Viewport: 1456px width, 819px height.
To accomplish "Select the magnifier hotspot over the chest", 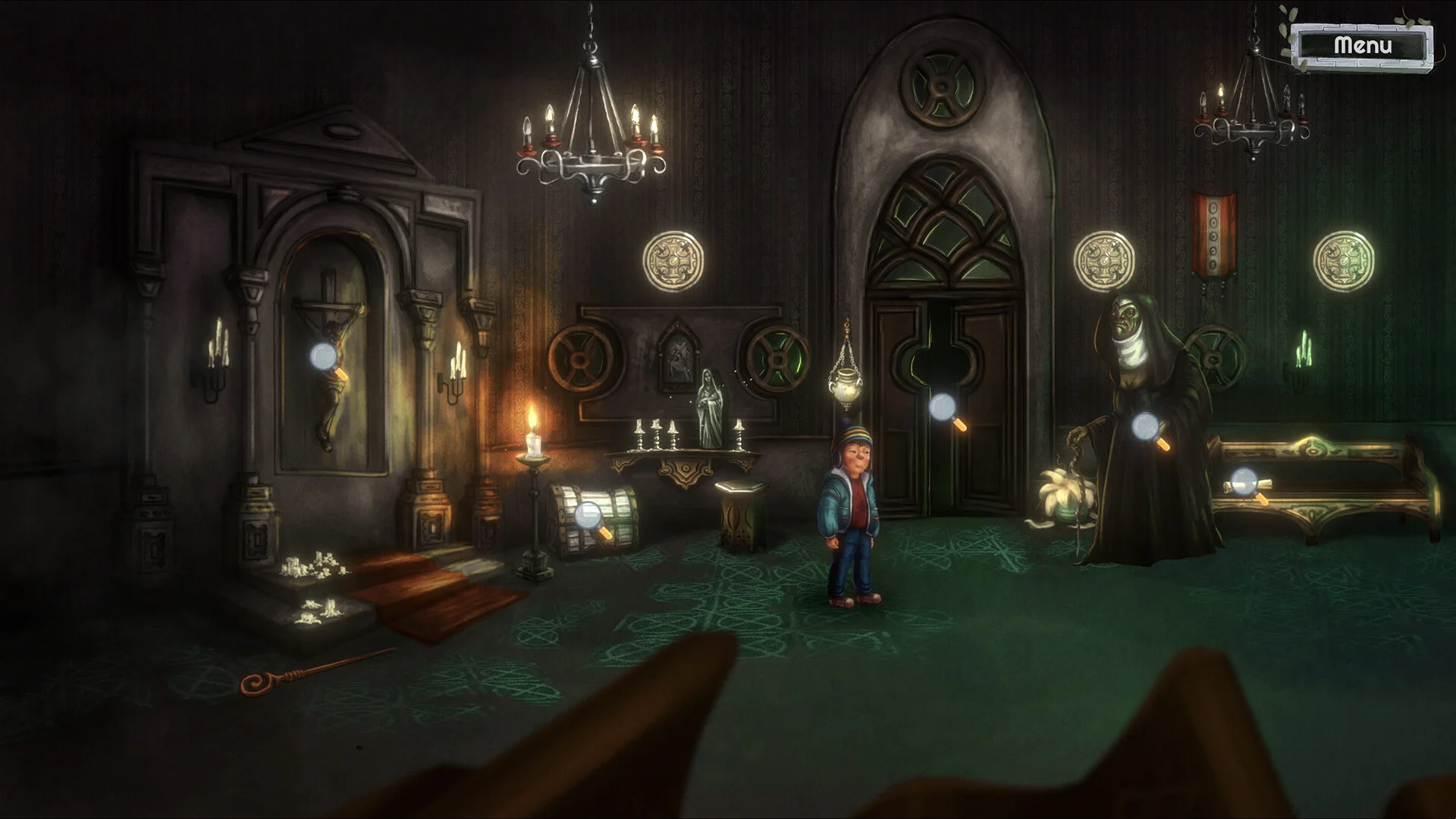I will coord(589,516).
